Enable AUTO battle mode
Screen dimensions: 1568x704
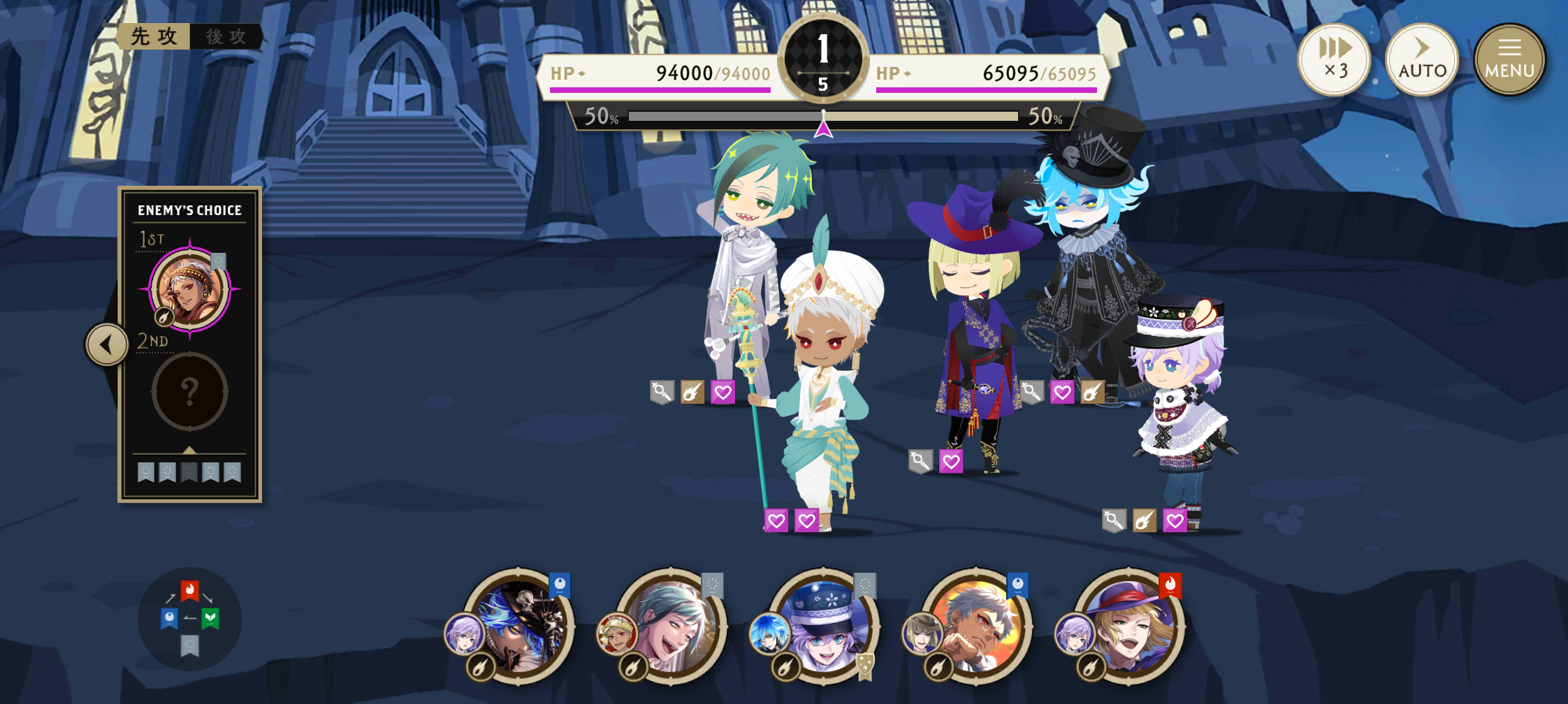1422,59
